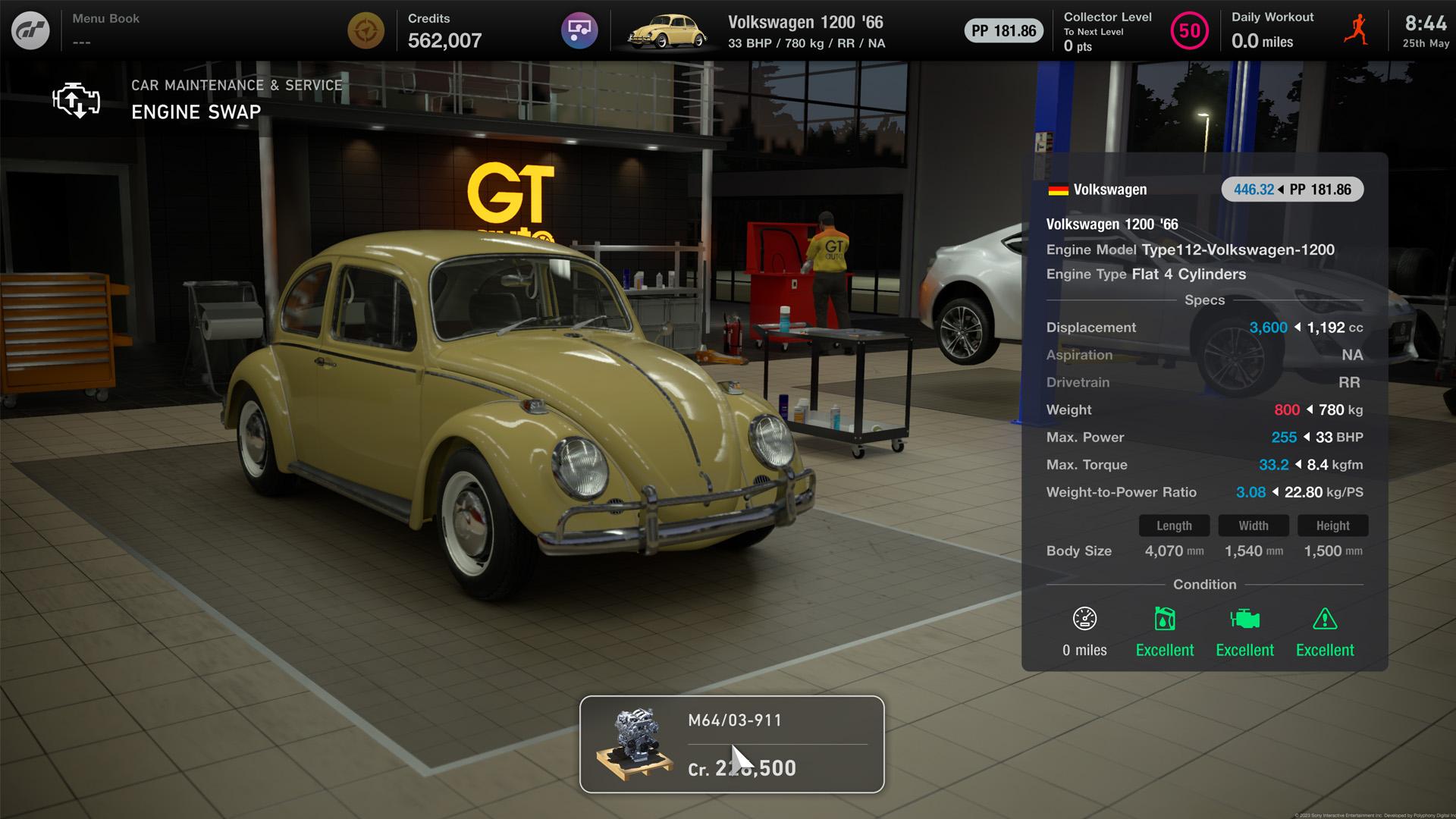Open the Volkswagen 1200 '66 car info header
This screenshot has width=1456, height=819.
1112,224
